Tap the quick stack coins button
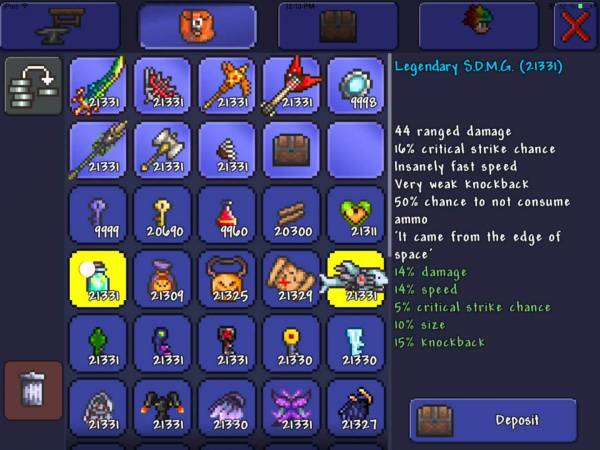The image size is (600, 450). tap(34, 85)
